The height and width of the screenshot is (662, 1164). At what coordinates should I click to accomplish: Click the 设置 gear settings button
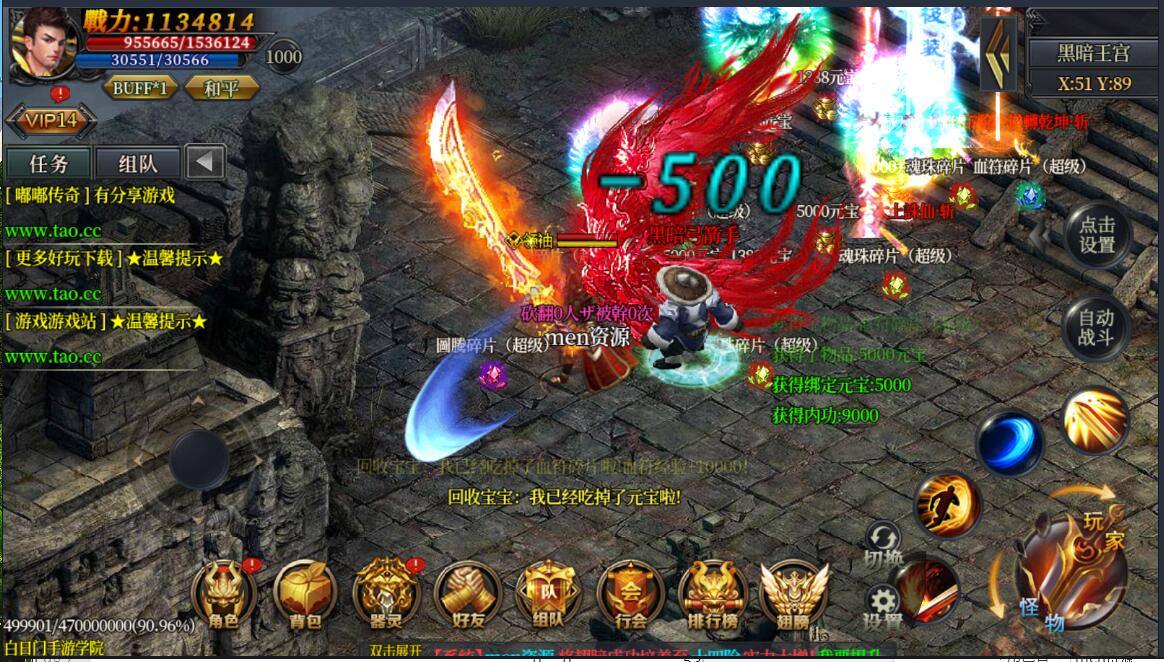[x=882, y=606]
